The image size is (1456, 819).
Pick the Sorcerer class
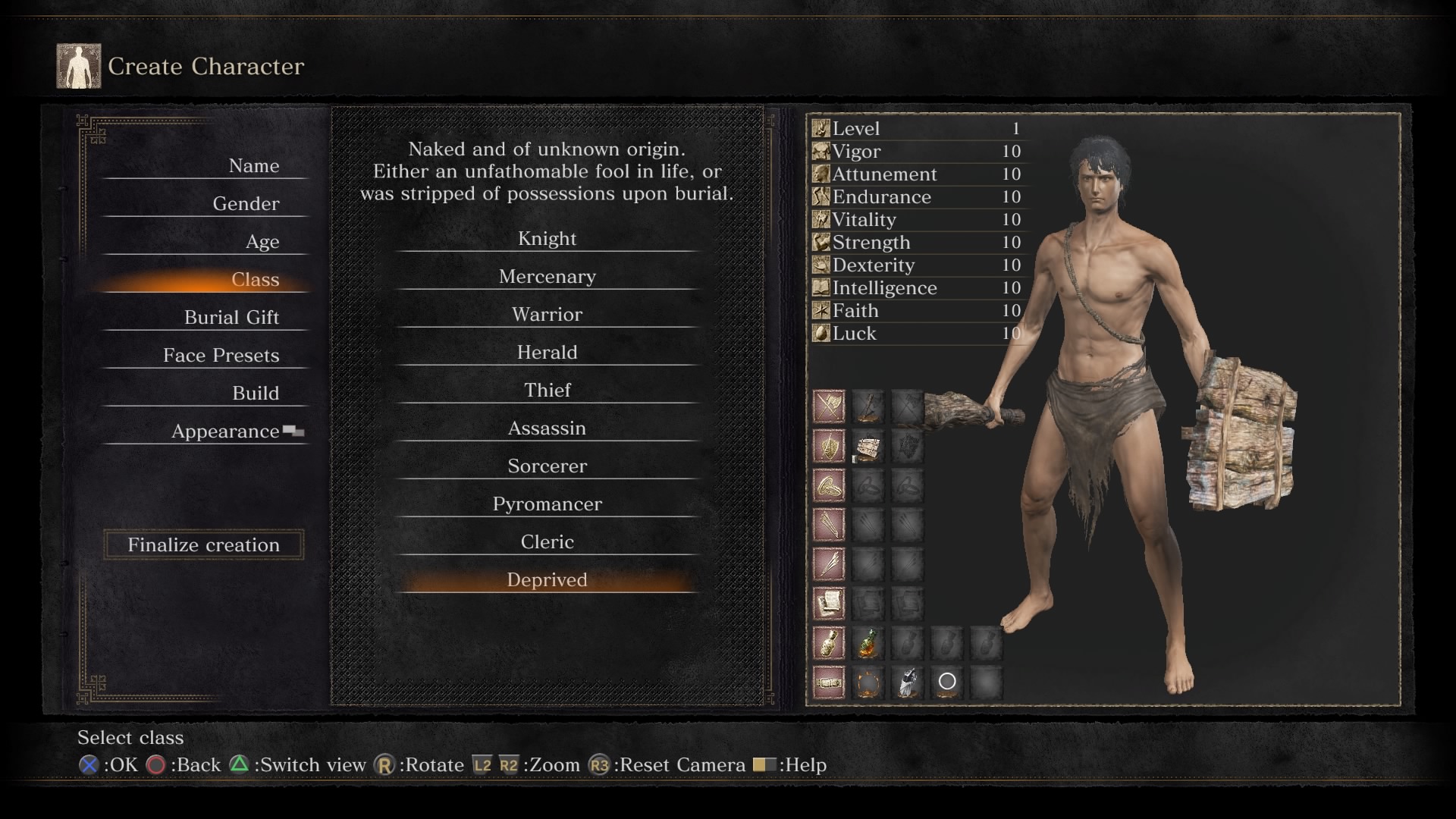547,466
